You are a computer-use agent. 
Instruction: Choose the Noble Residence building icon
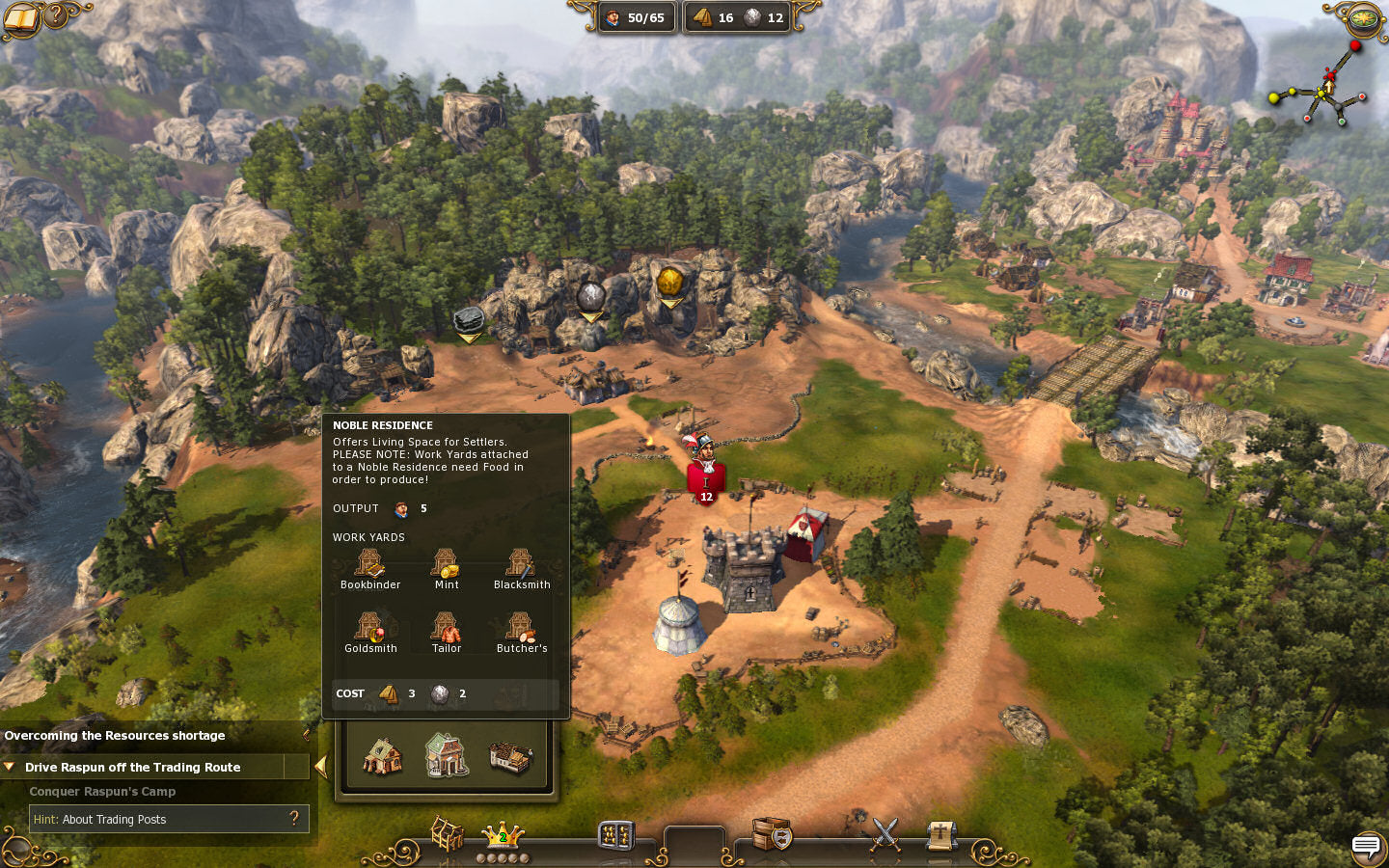pyautogui.click(x=447, y=754)
